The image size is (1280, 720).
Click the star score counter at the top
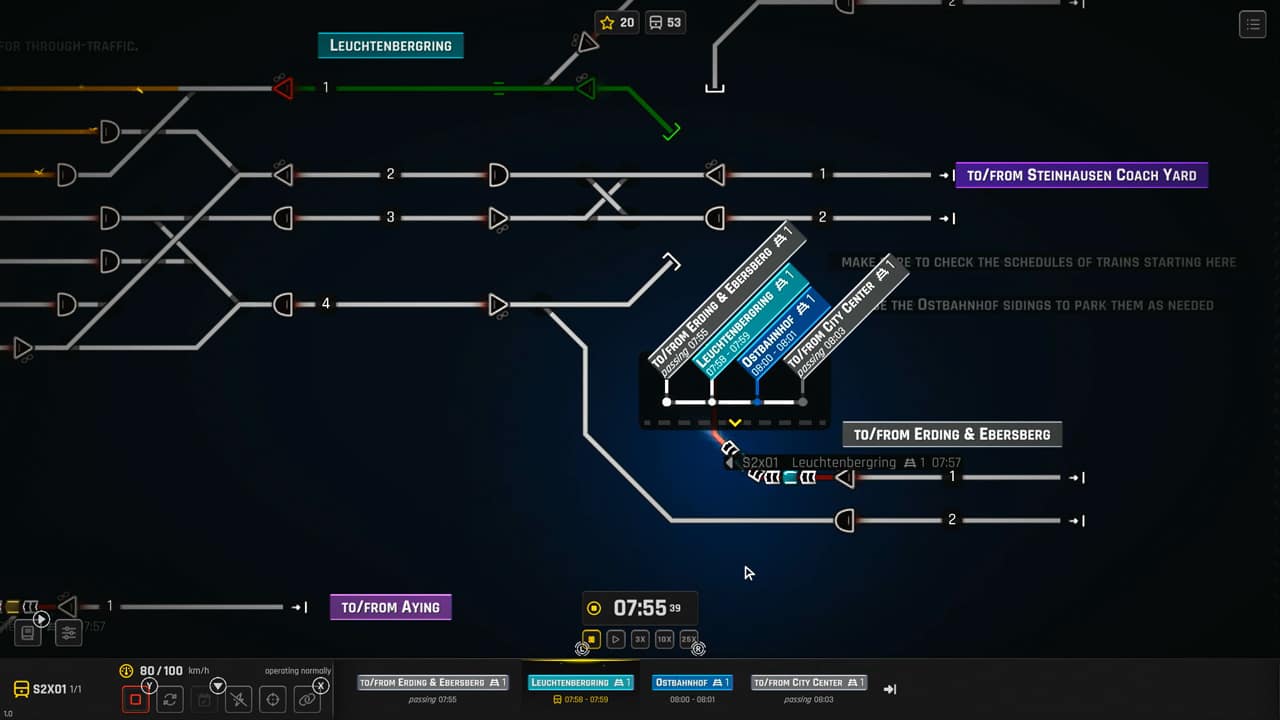click(x=616, y=21)
